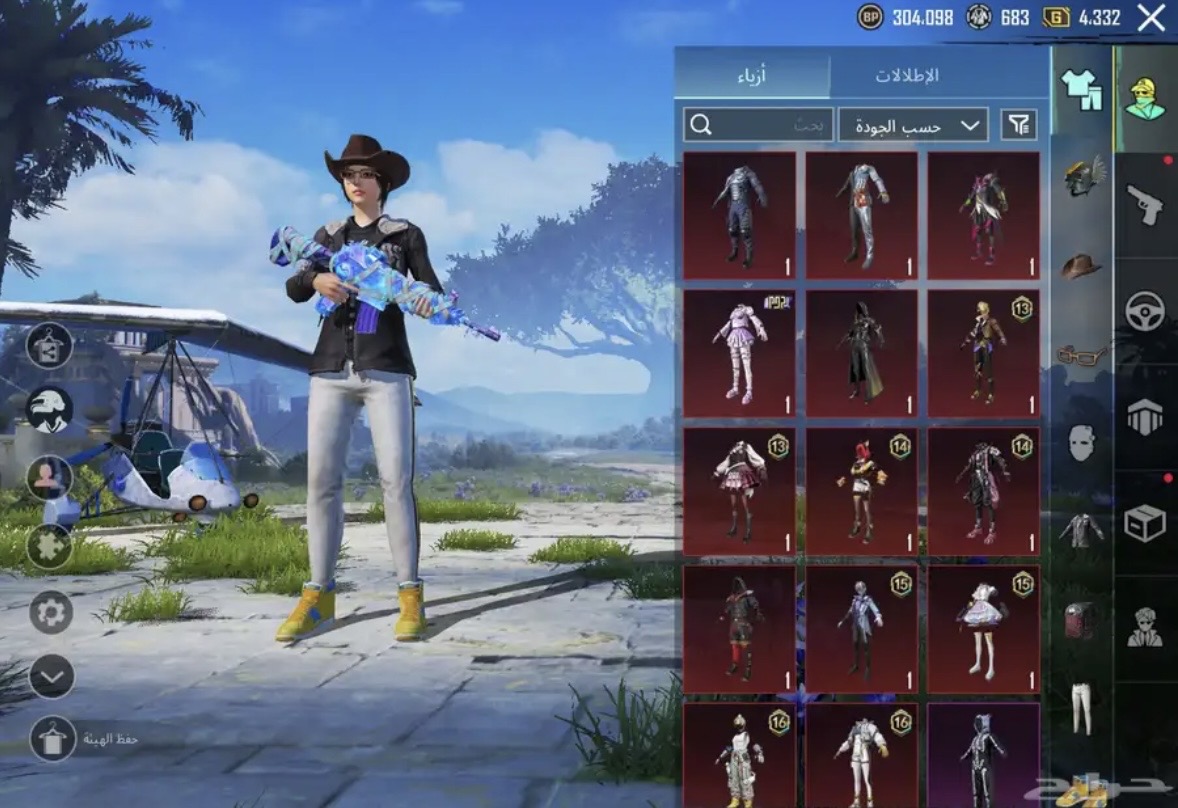The height and width of the screenshot is (808, 1178).
Task: Open the puzzle piece icon menu
Action: pyautogui.click(x=49, y=546)
